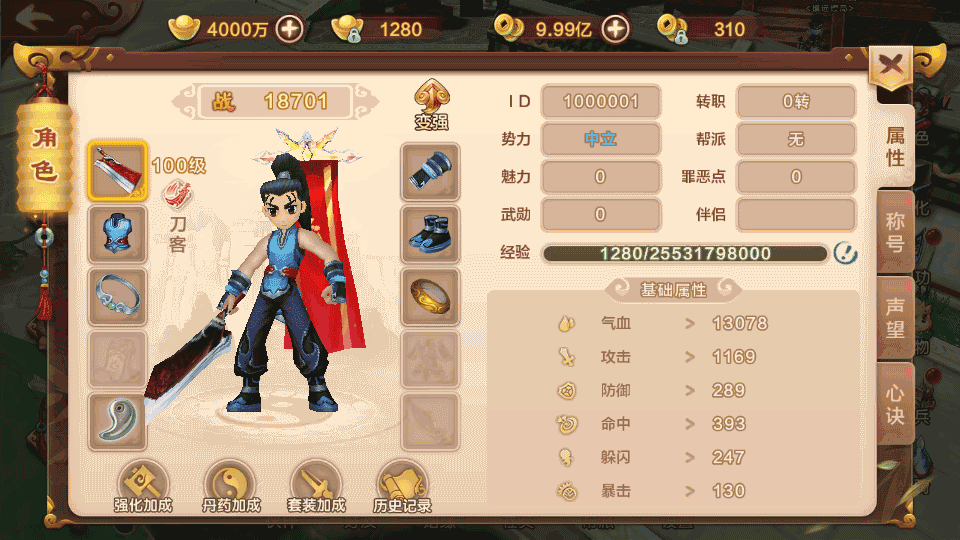Choose the blue boots equipment slot

point(431,234)
